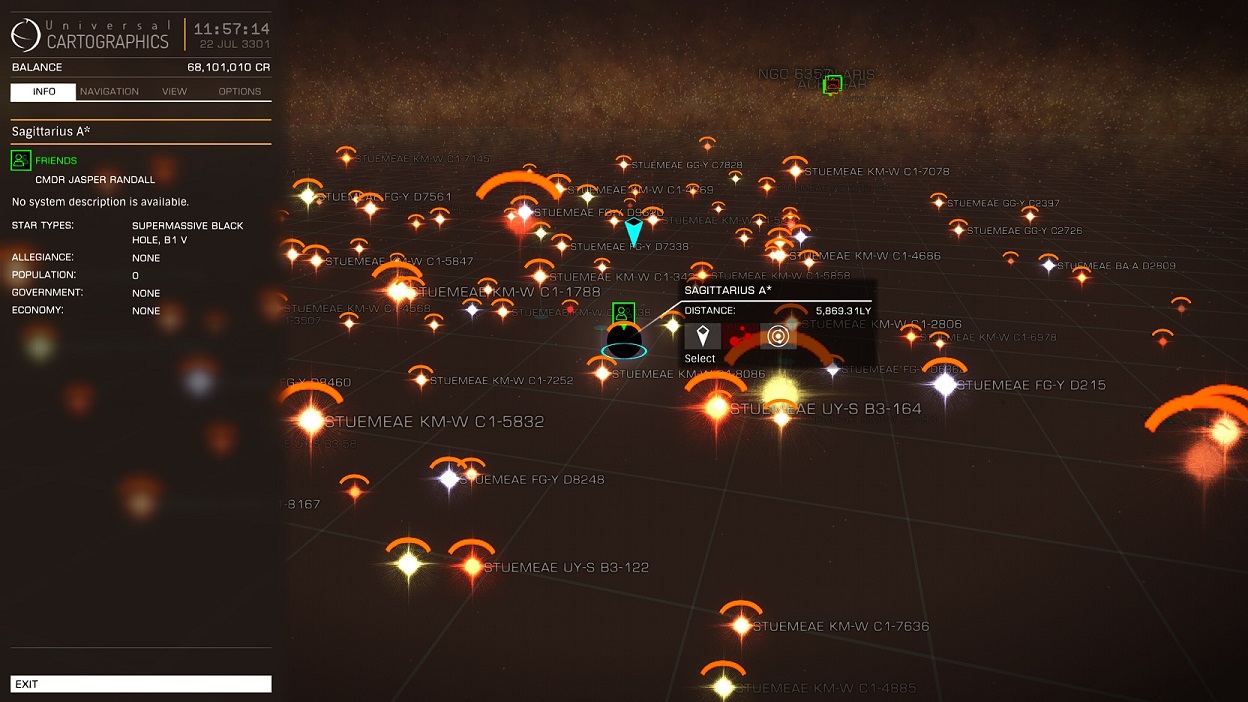1248x702 pixels.
Task: Select the Stuemeae KM-W C1-7636 star
Action: click(x=740, y=626)
